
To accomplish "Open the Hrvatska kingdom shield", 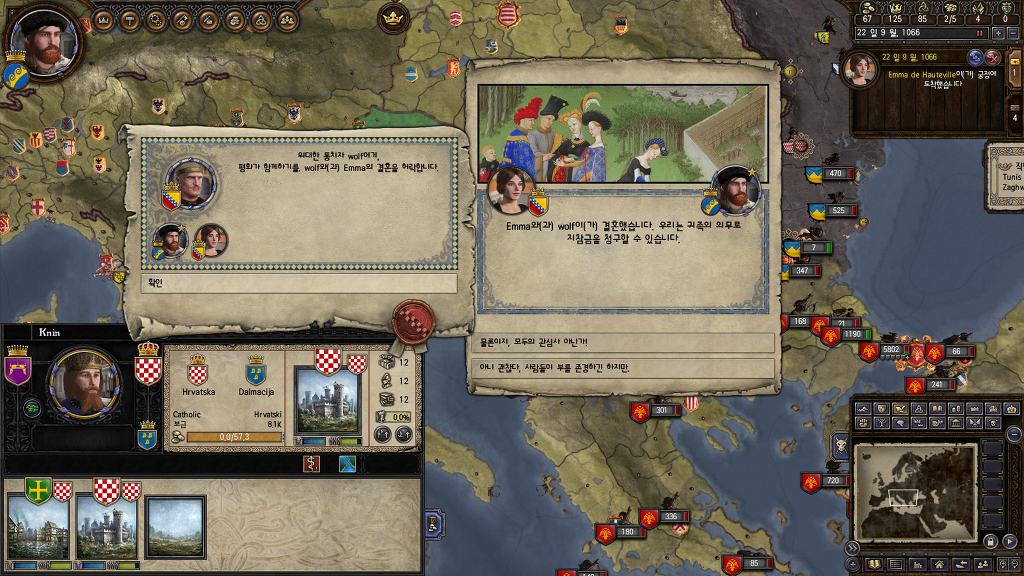I will 197,370.
